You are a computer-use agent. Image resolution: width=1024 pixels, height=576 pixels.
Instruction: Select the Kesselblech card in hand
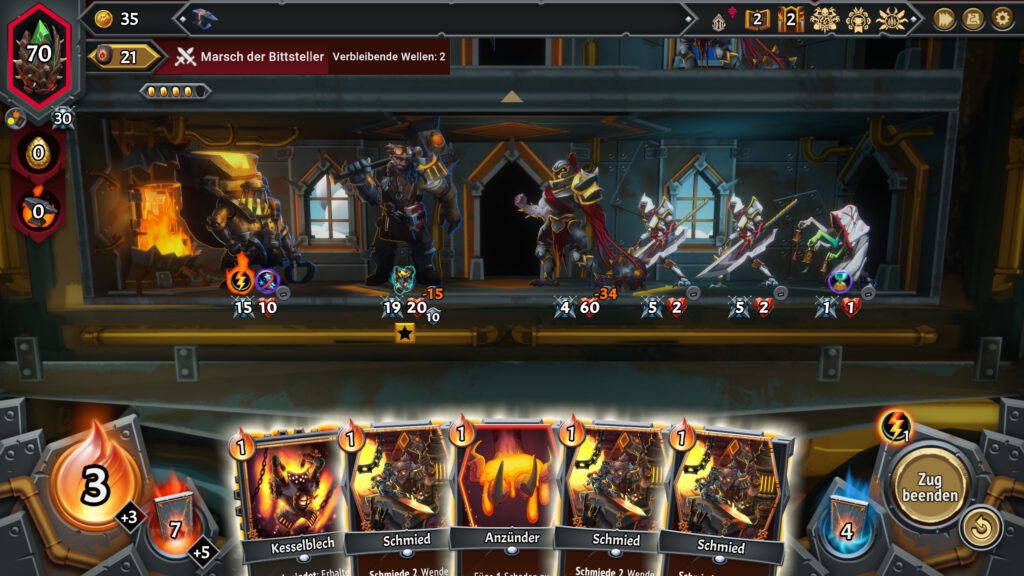(291, 490)
